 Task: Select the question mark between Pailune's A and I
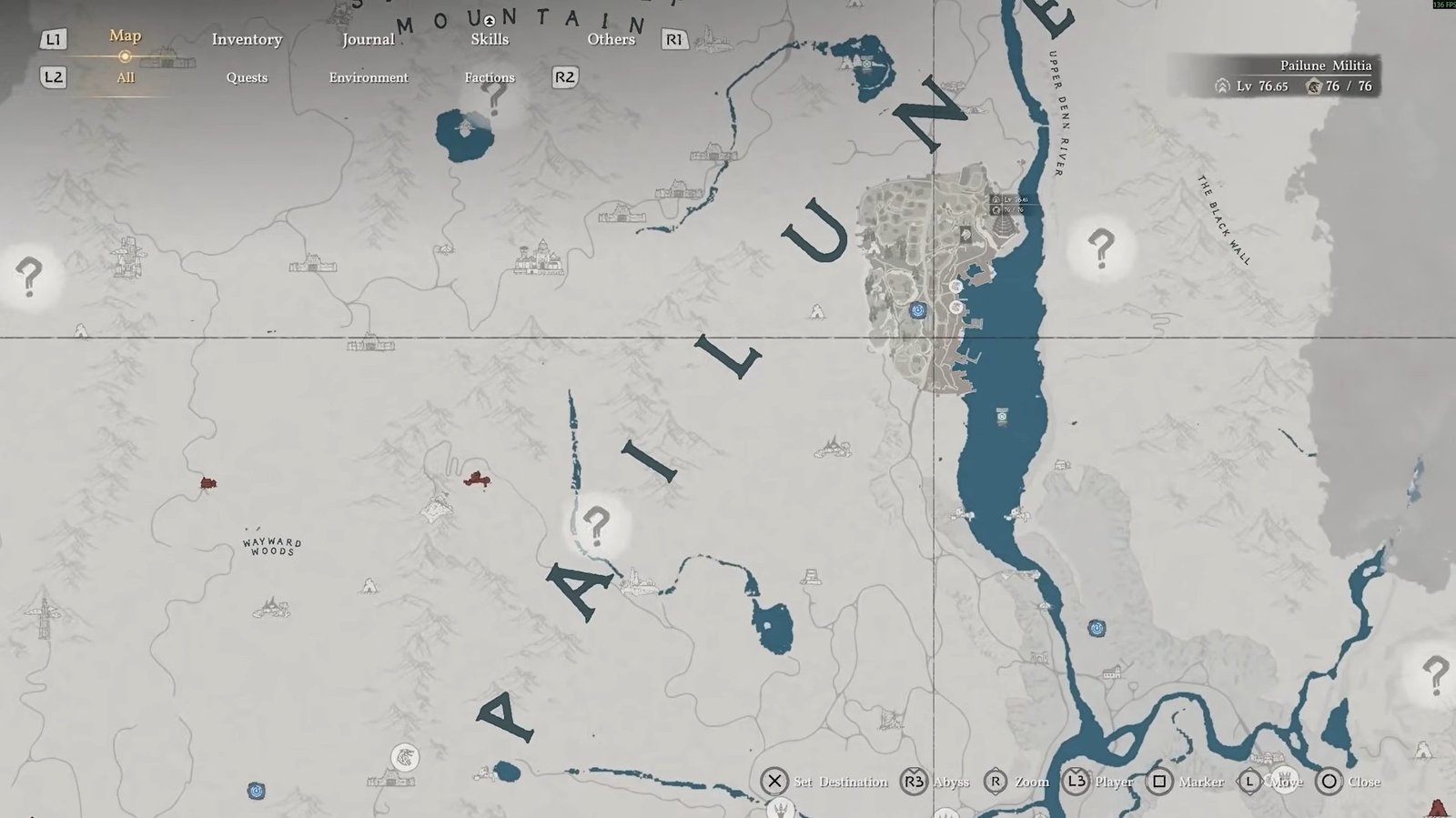(597, 525)
